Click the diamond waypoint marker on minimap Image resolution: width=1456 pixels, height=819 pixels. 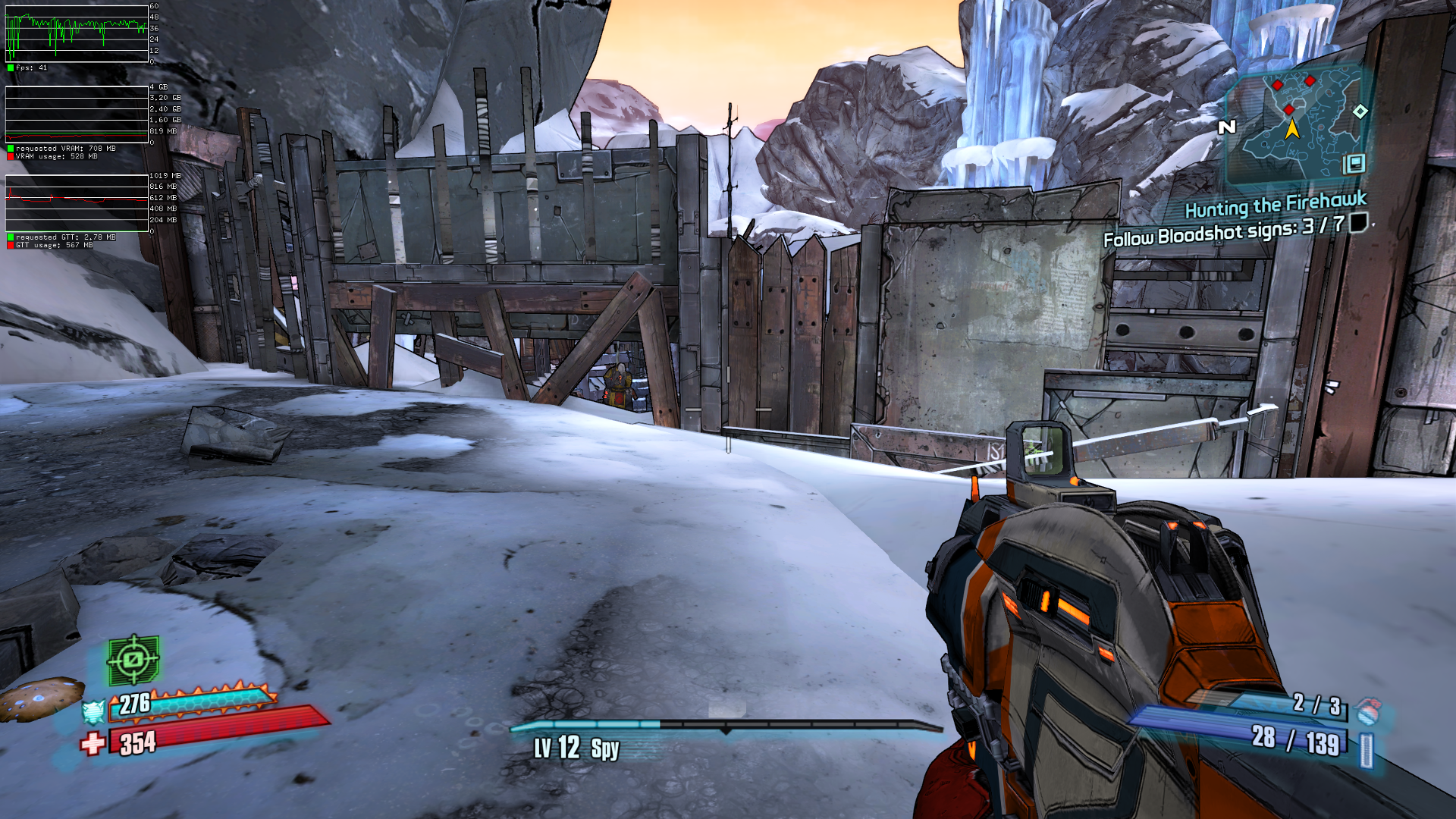coord(1360,111)
